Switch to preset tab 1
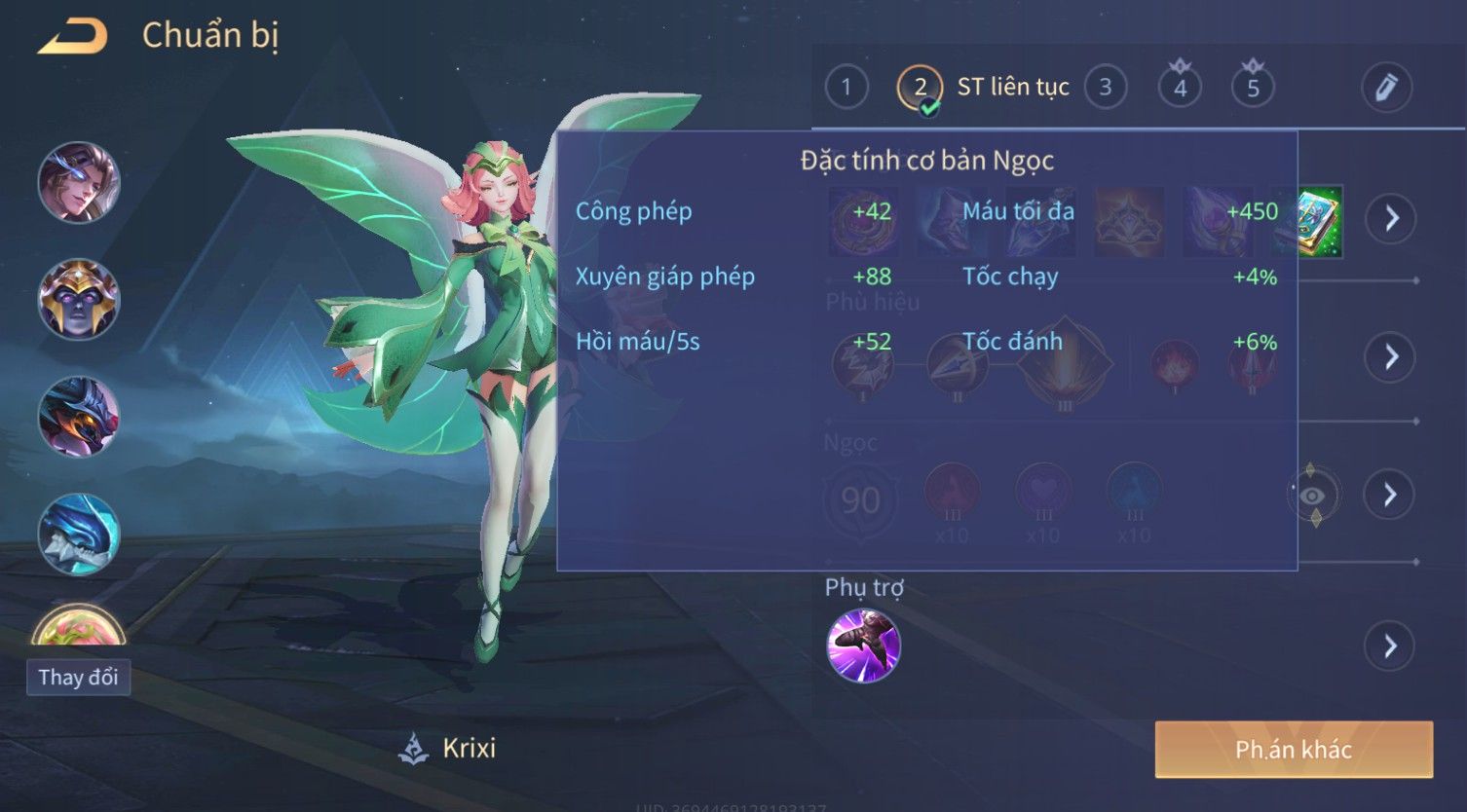Image resolution: width=1467 pixels, height=812 pixels. click(x=846, y=88)
